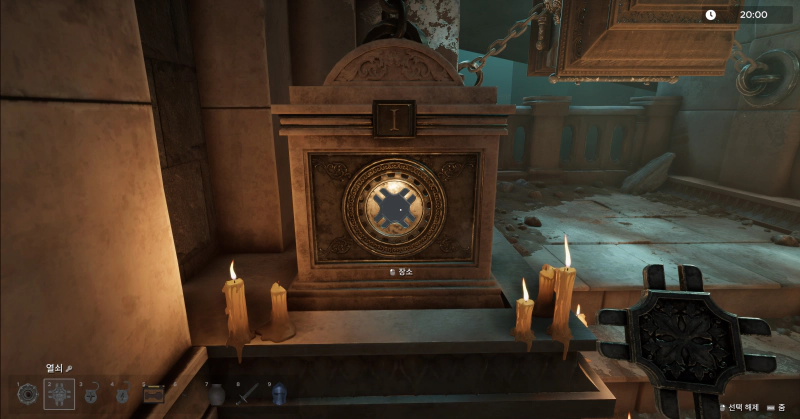Select the cross-shaped key hotbar slot
This screenshot has height=419, width=800.
coord(59,395)
